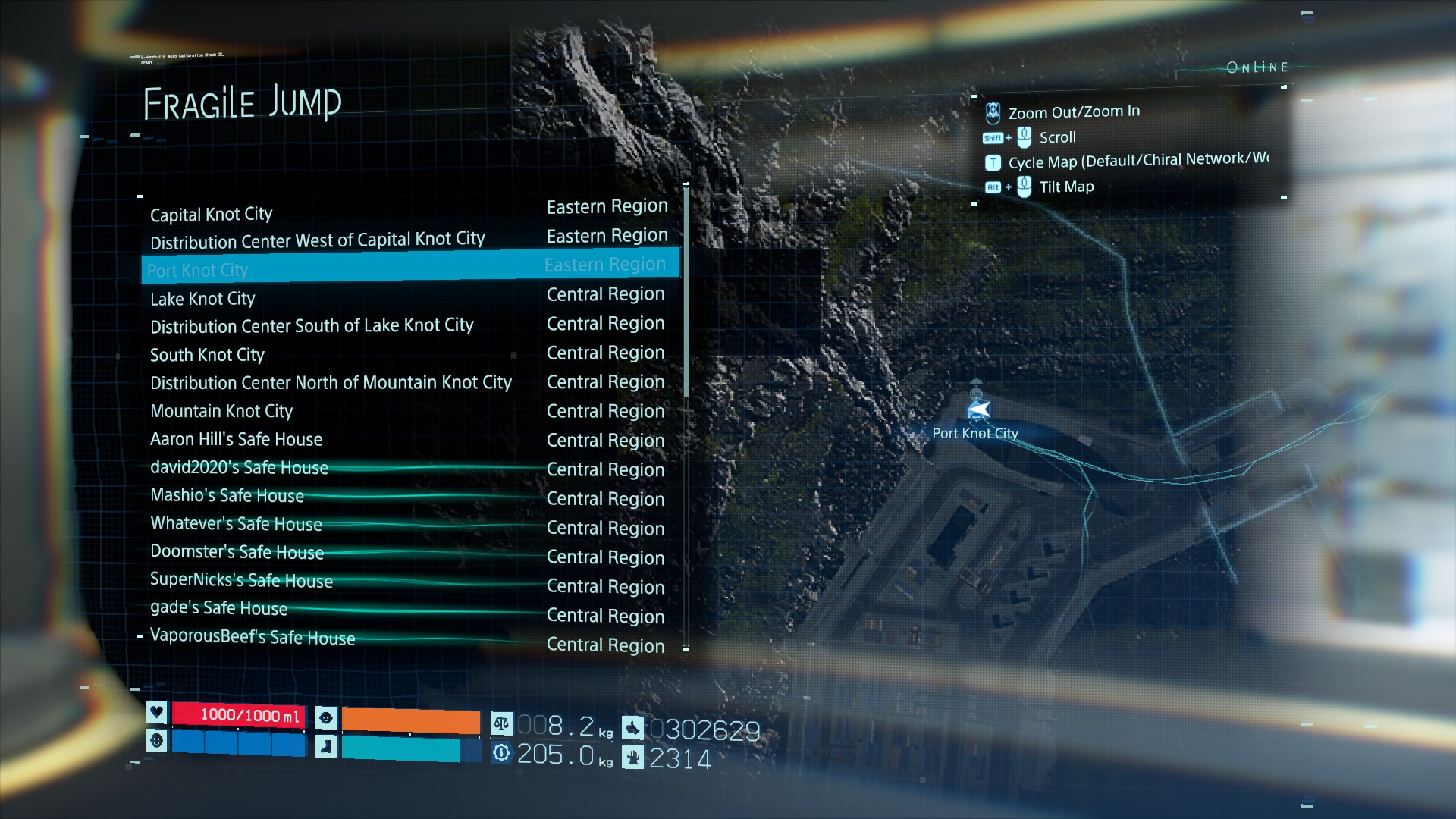Pick Whatever's Safe House from list
1456x819 pixels.
point(236,524)
